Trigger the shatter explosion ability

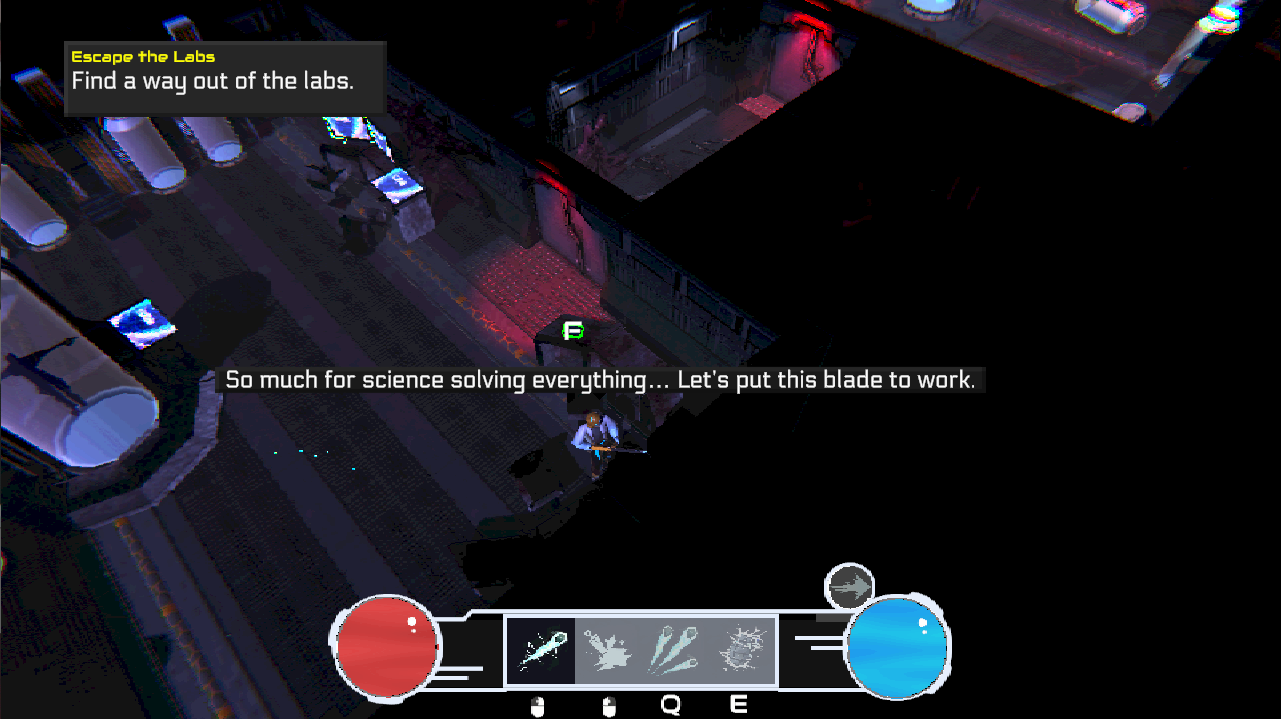pos(741,651)
